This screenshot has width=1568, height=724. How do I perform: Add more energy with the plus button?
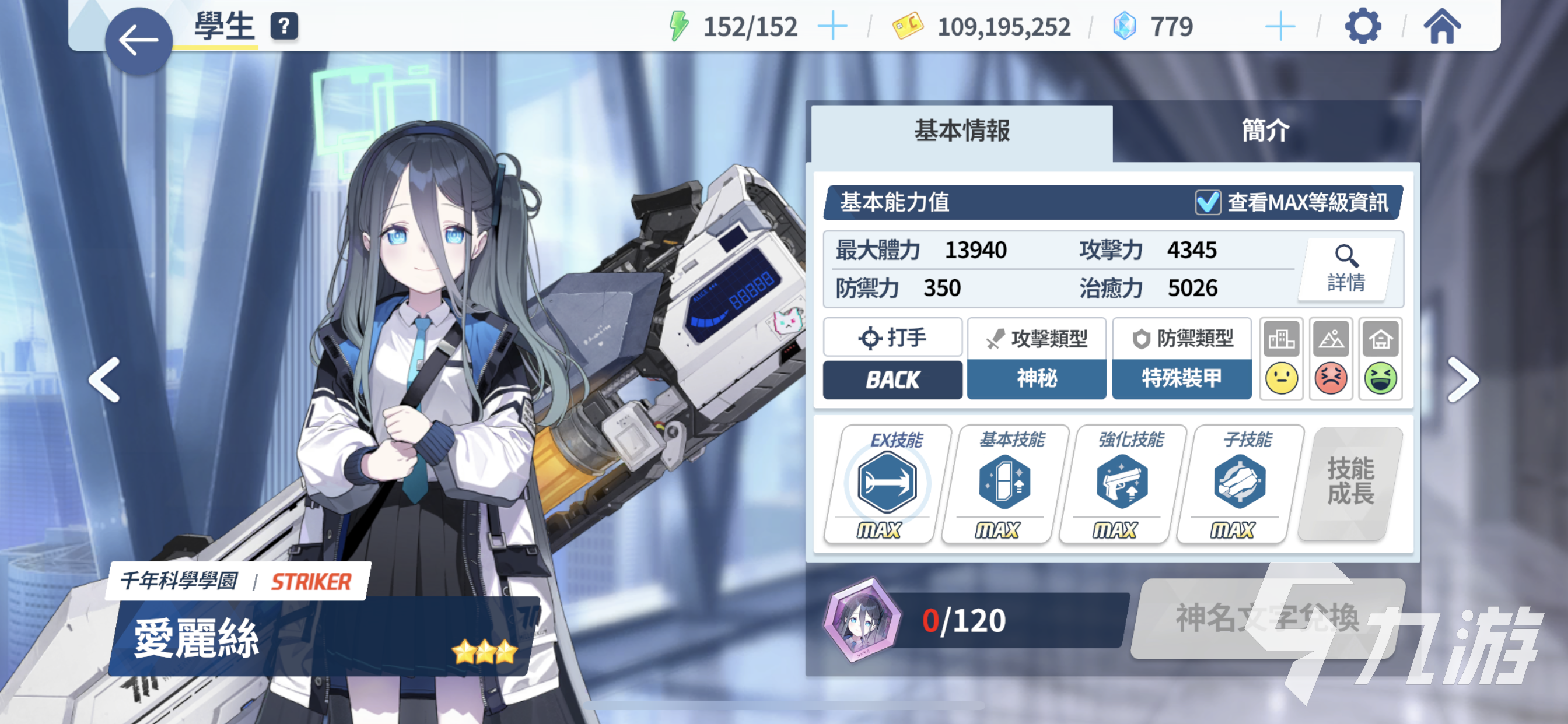point(831,27)
